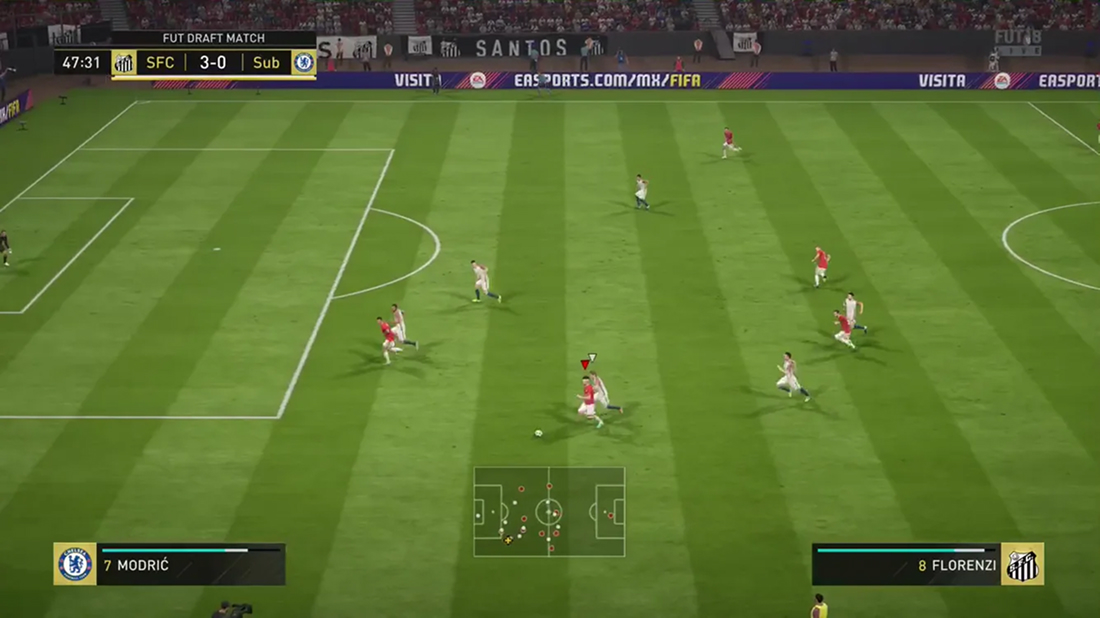Image resolution: width=1100 pixels, height=618 pixels.
Task: Click the Chelsea crest beside Modrić
Action: click(75, 564)
